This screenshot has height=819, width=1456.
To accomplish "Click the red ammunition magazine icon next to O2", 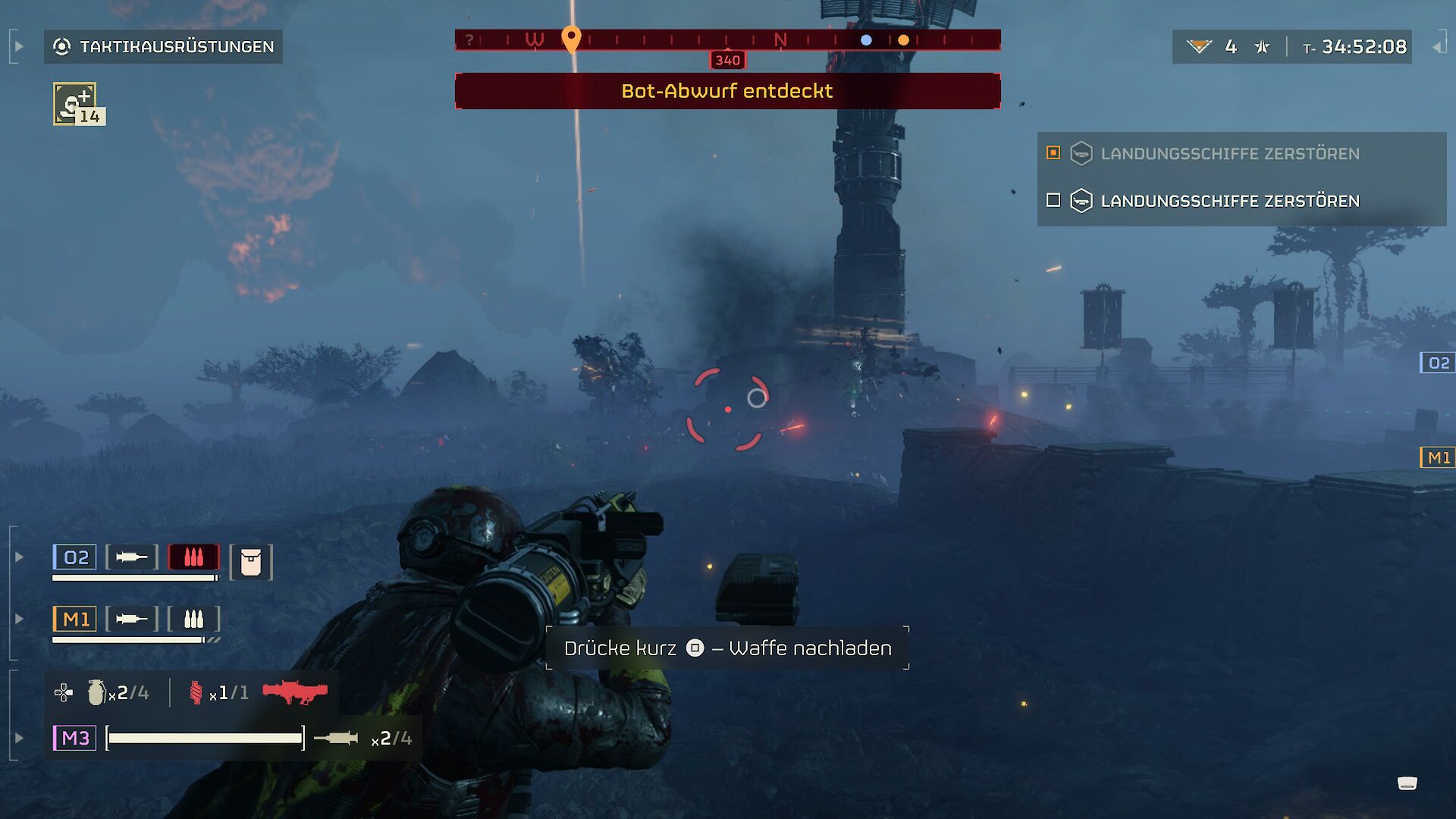I will coord(192,557).
